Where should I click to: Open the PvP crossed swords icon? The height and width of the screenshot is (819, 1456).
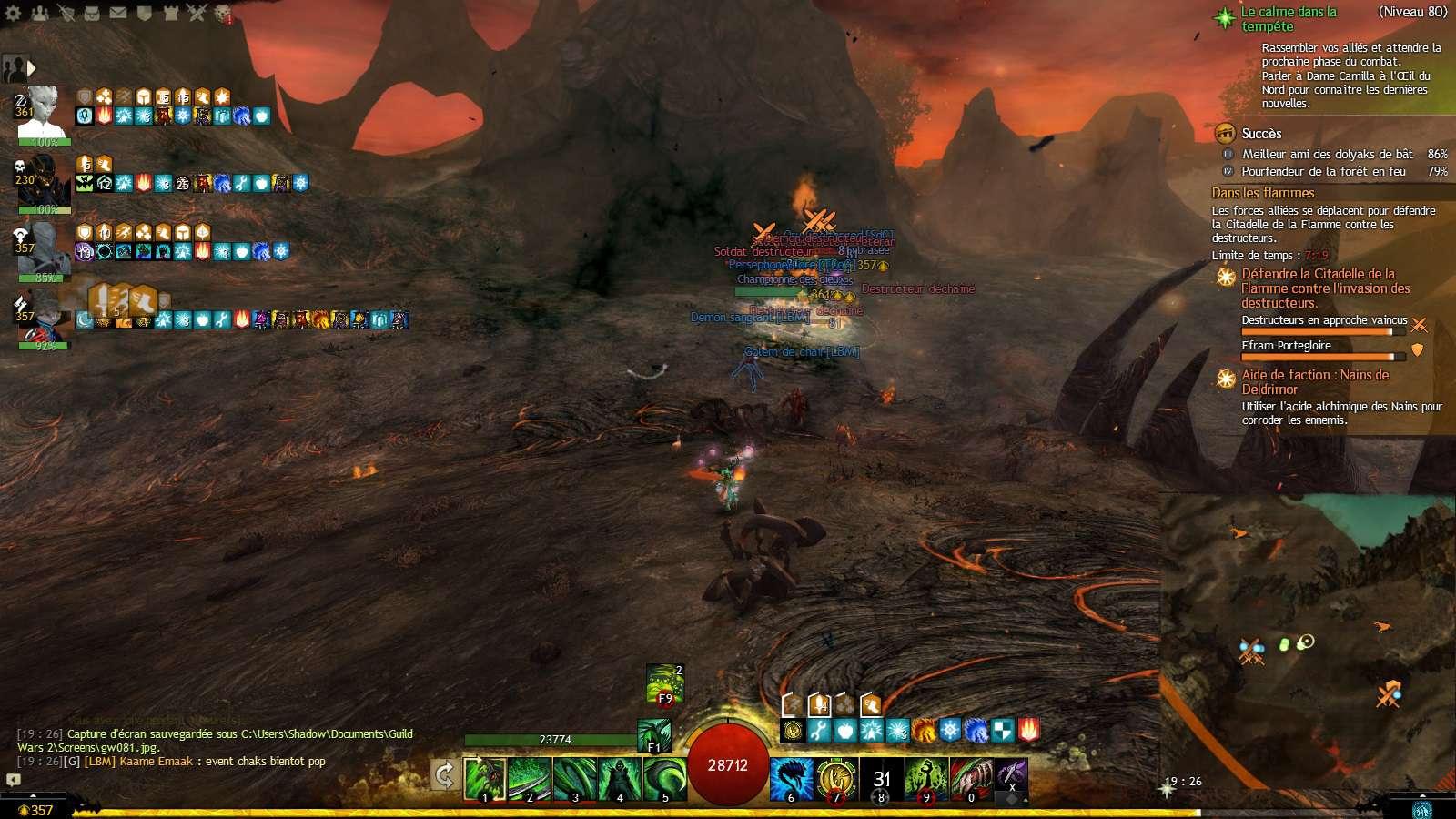tap(197, 13)
